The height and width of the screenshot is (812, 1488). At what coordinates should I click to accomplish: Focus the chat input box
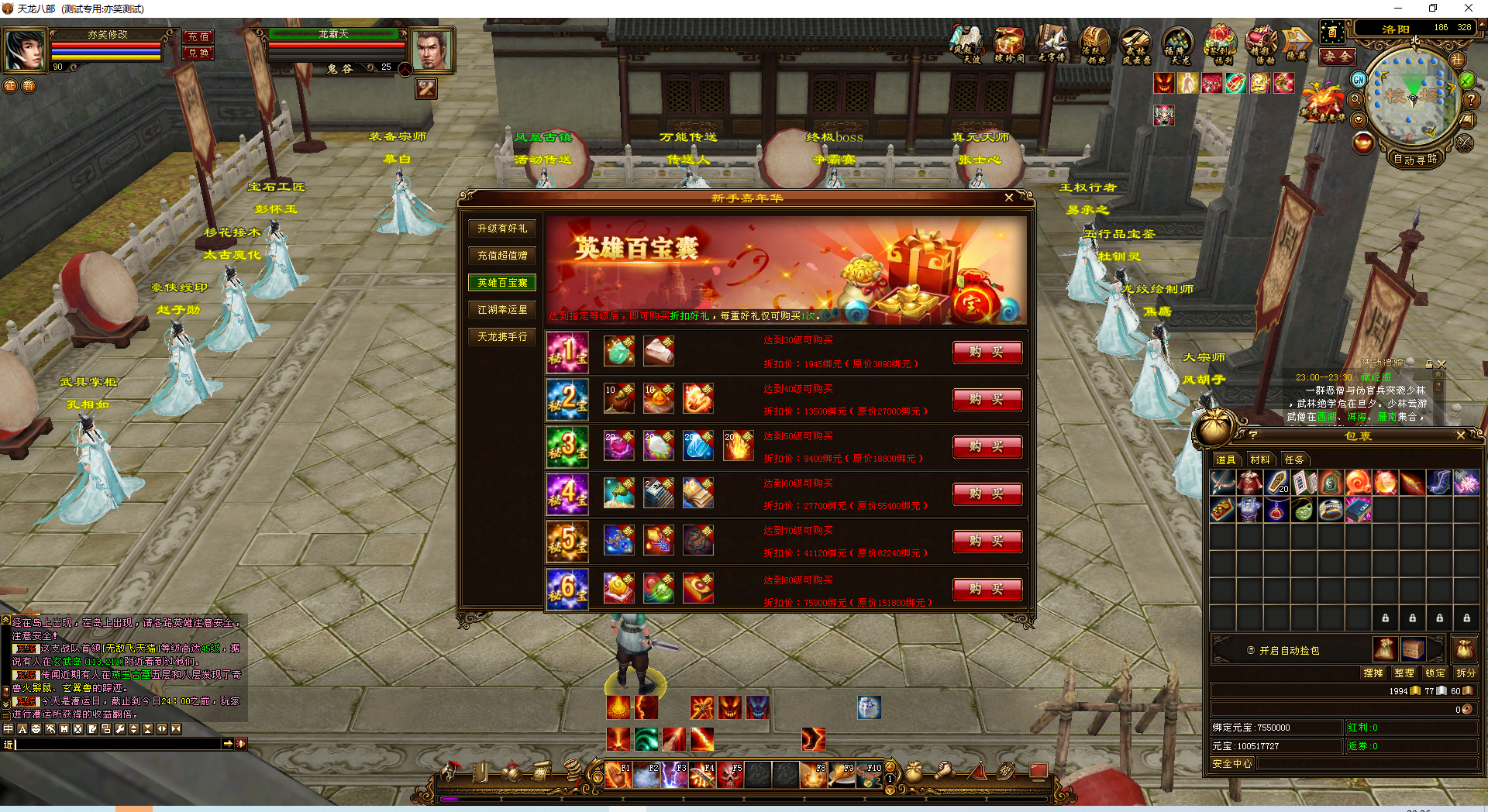(116, 744)
